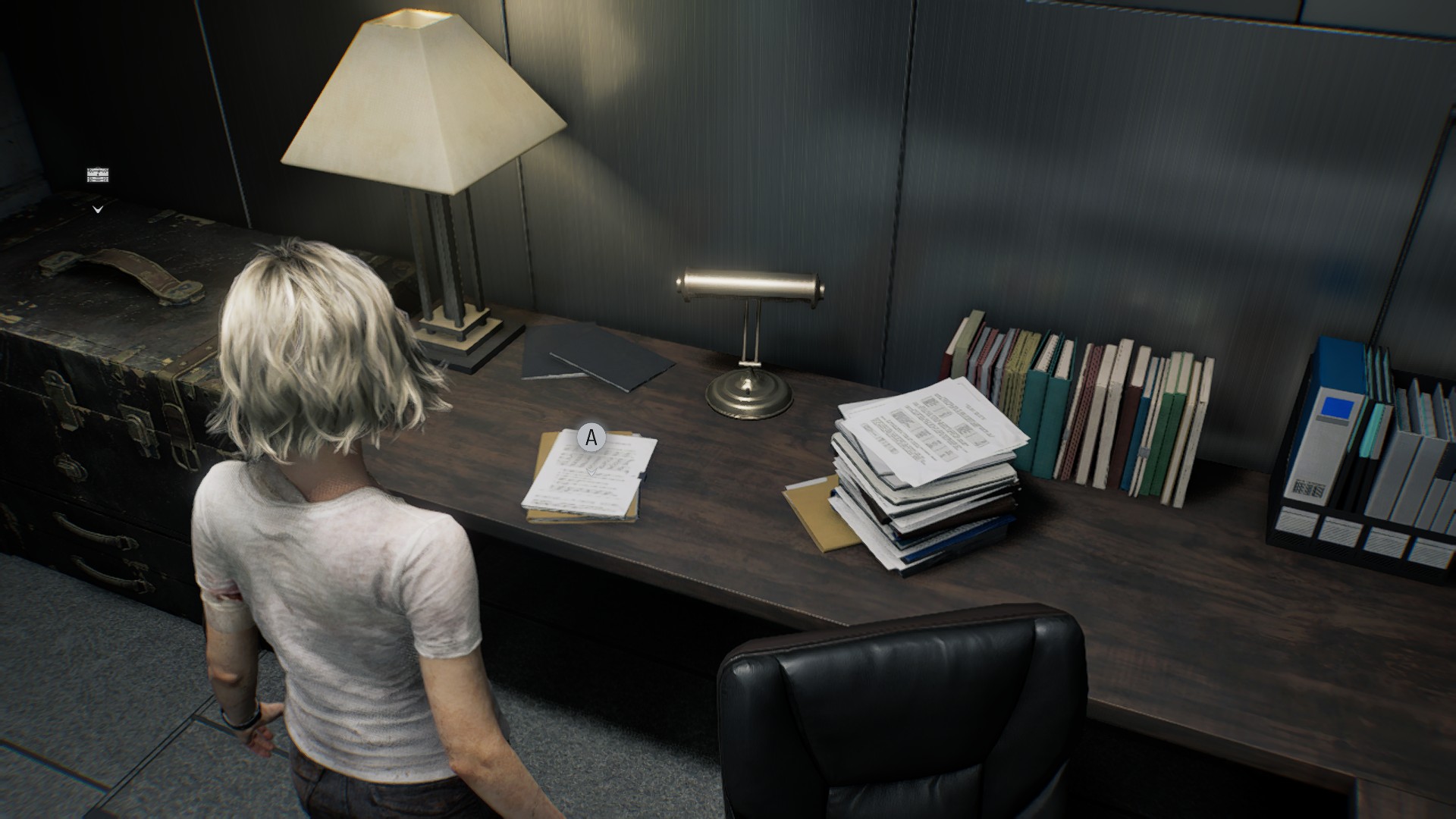Select the item box chest marker icon
This screenshot has width=1456, height=819.
coord(98,176)
